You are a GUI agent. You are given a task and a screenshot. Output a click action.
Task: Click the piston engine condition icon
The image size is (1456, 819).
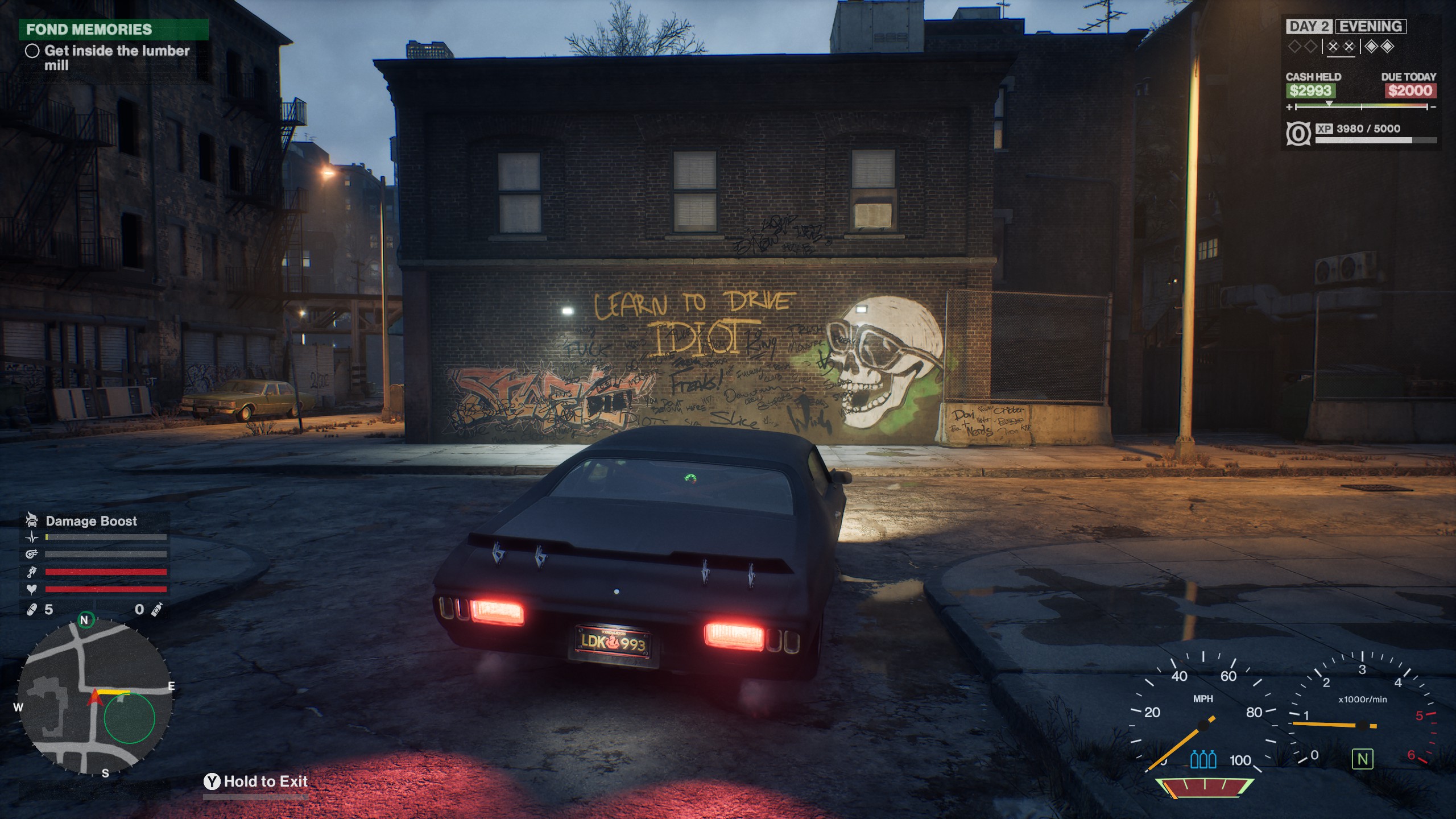(32, 572)
